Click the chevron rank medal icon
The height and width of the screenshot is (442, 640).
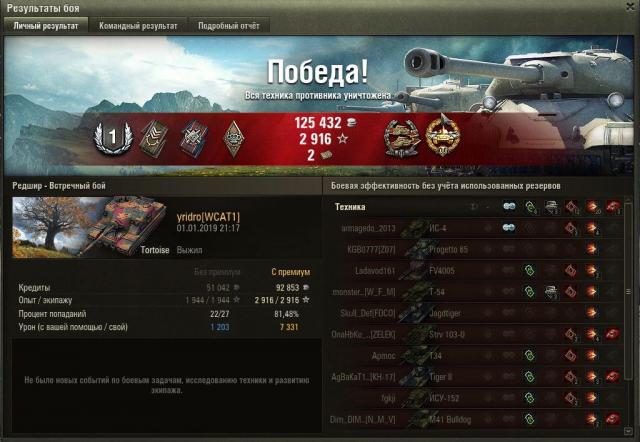154,137
